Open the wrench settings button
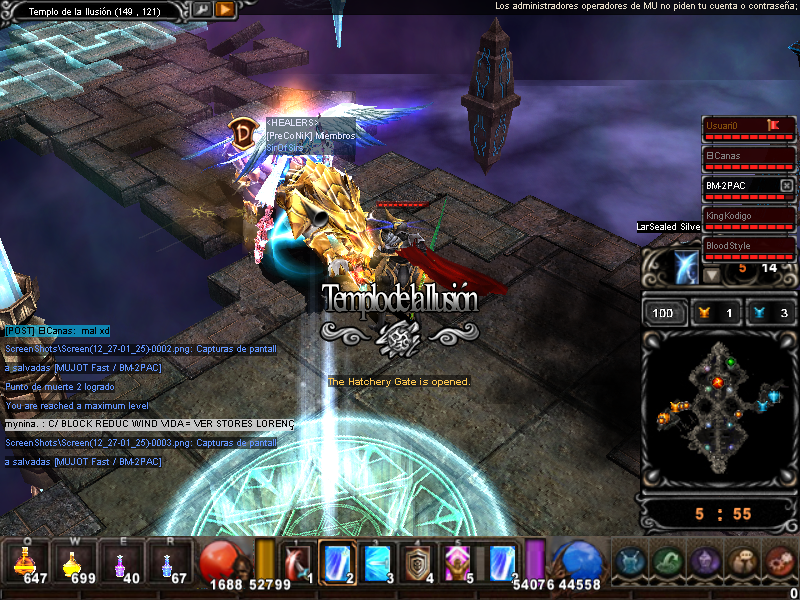Screen dimensions: 800x600 tap(202, 9)
